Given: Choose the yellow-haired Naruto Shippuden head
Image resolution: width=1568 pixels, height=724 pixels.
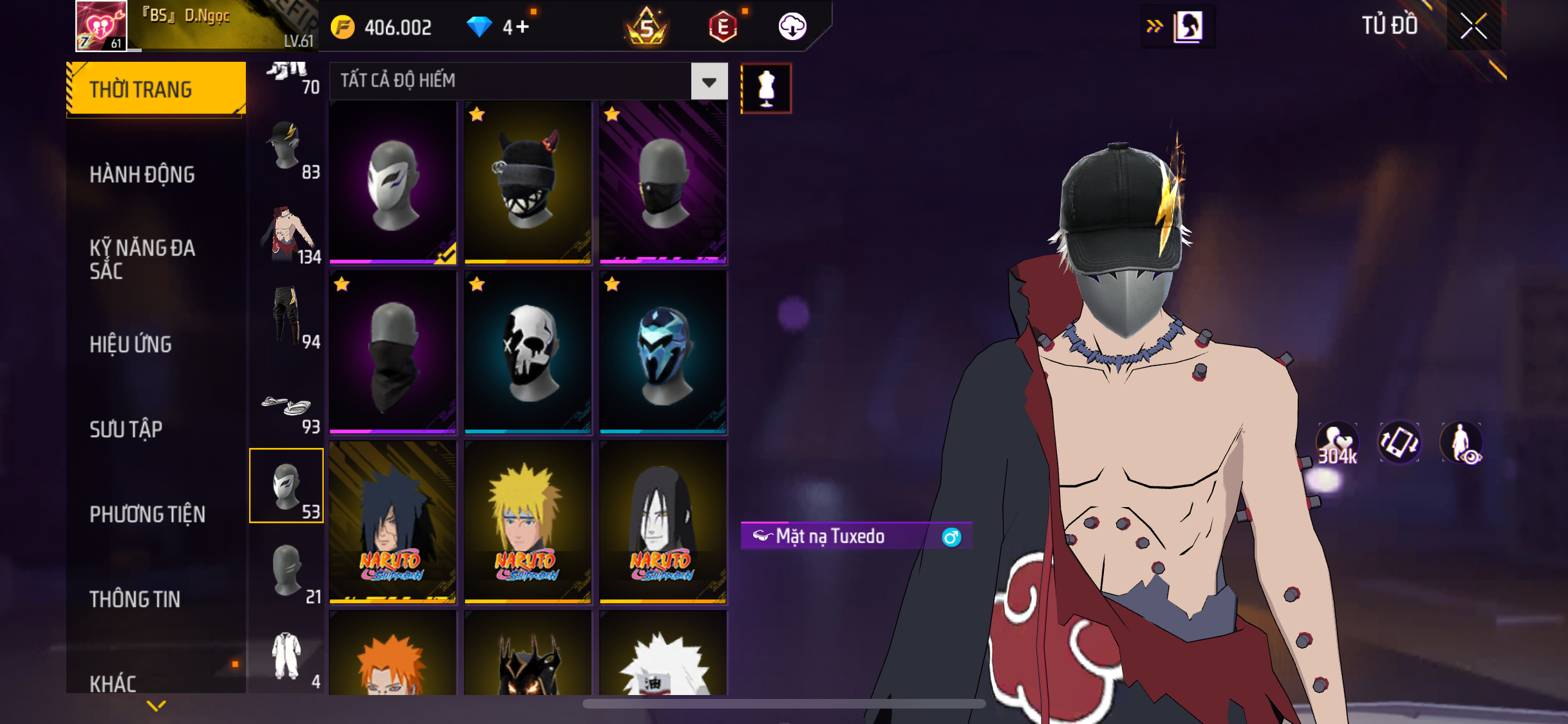Looking at the screenshot, I should coord(528,522).
